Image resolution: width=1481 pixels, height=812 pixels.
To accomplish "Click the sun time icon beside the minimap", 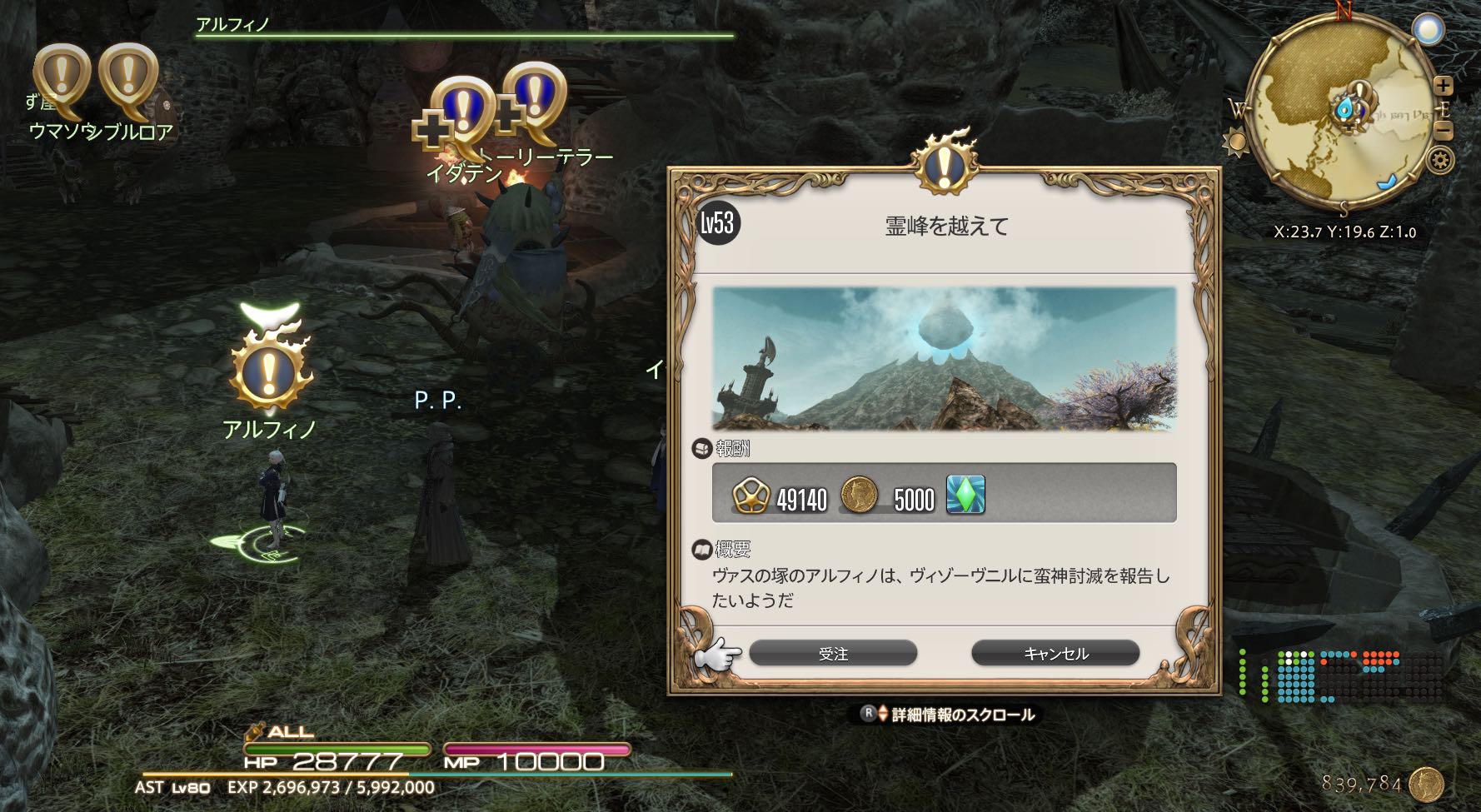I will [x=1235, y=142].
